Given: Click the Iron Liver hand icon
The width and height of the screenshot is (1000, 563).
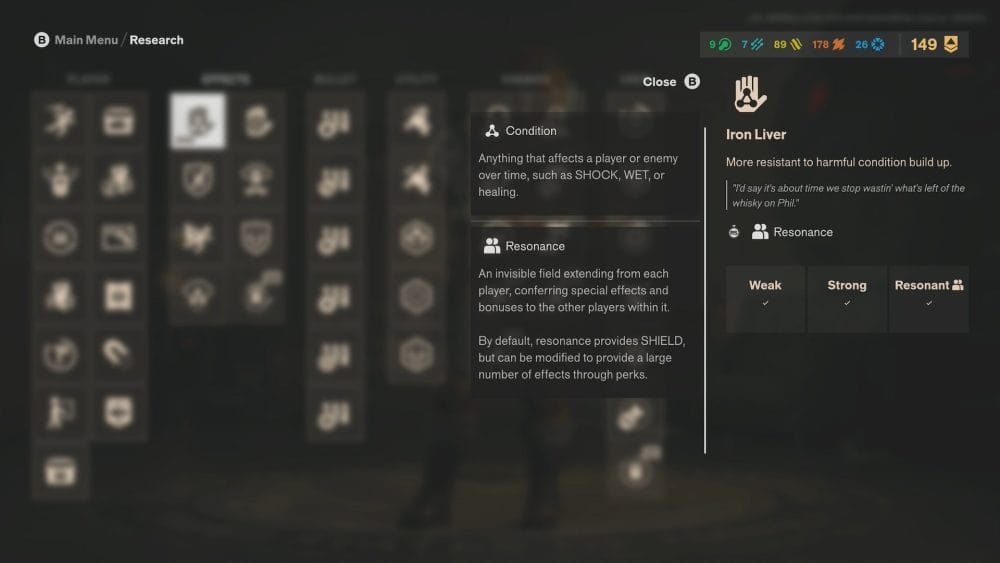Looking at the screenshot, I should tap(750, 93).
